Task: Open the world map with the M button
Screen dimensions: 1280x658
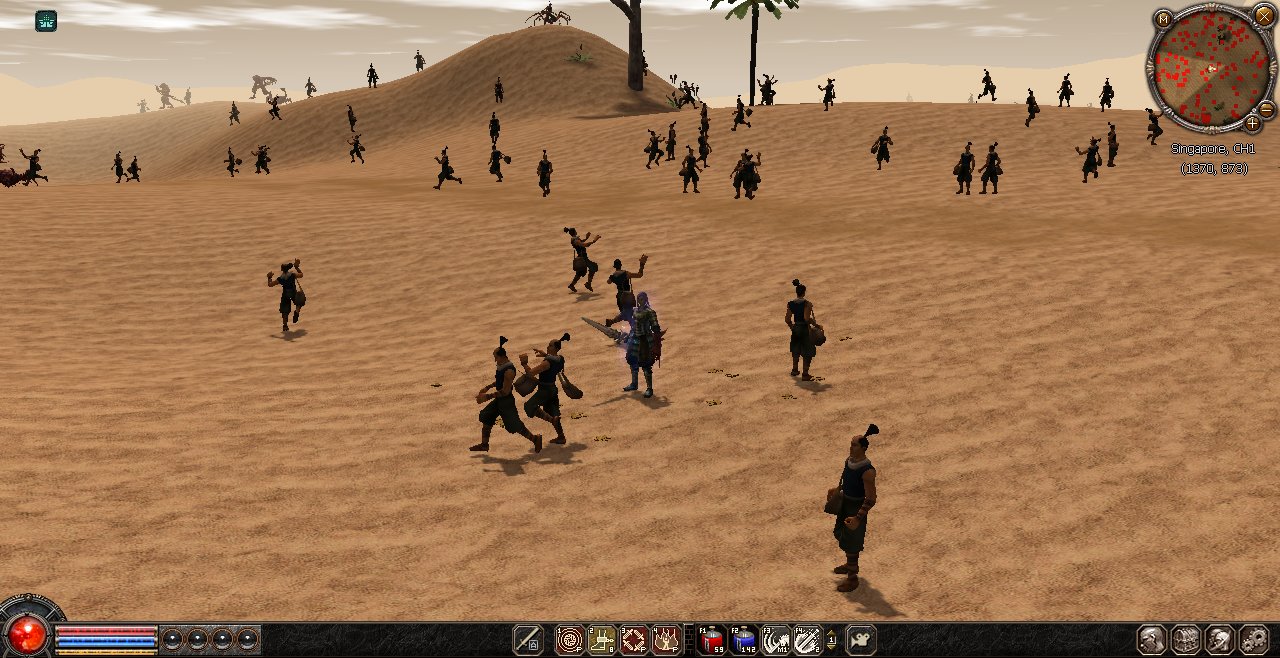Action: pos(1163,19)
